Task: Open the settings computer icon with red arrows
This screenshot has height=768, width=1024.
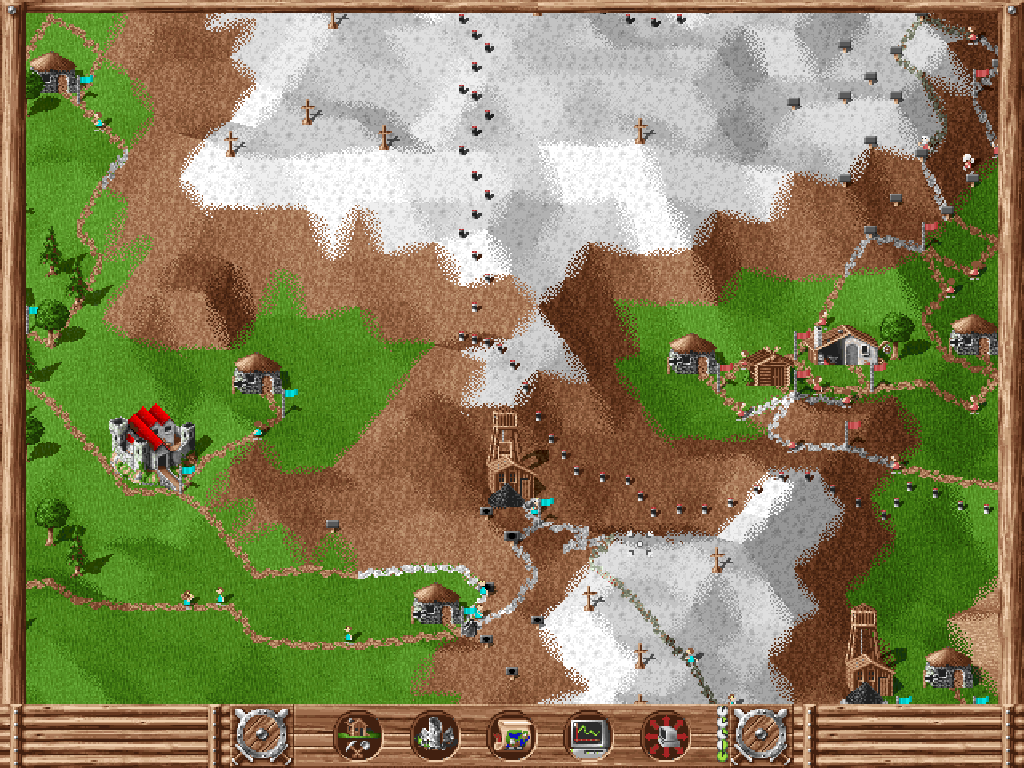Action: (x=665, y=736)
